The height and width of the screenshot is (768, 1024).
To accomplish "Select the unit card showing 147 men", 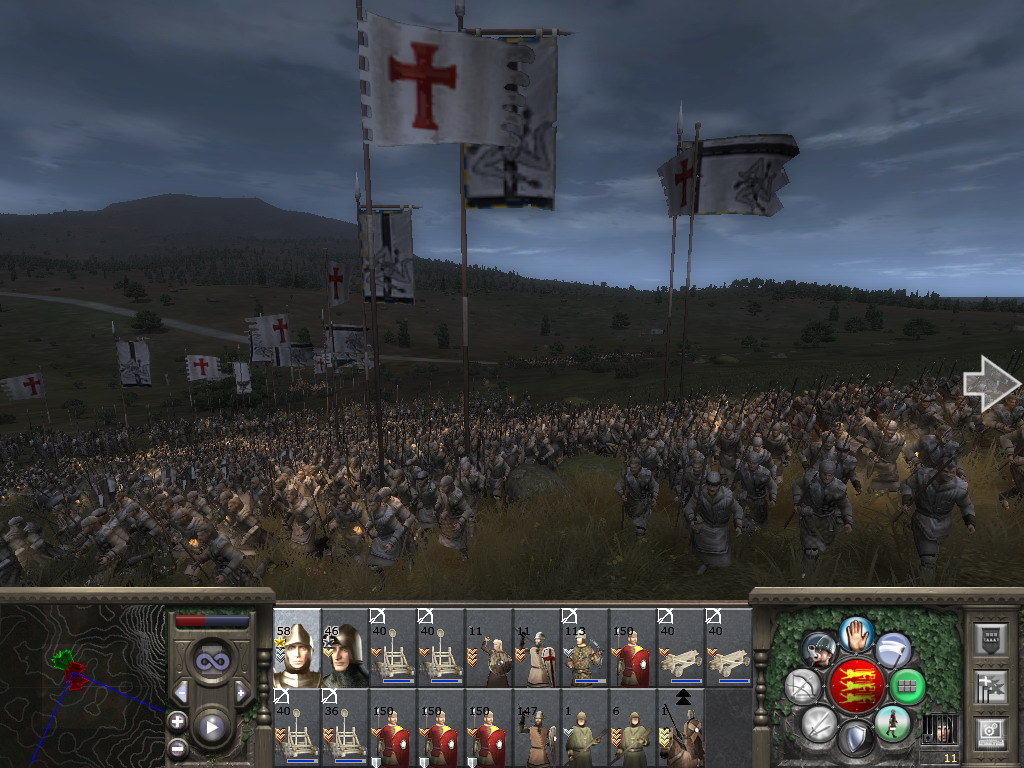I will 537,728.
